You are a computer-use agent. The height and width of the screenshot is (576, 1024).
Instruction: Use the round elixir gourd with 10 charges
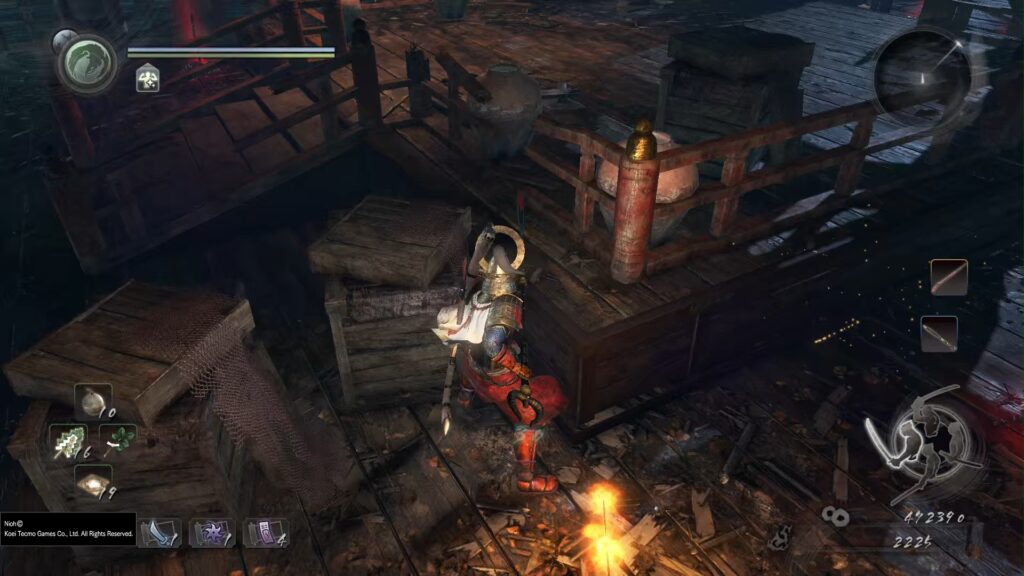click(92, 401)
